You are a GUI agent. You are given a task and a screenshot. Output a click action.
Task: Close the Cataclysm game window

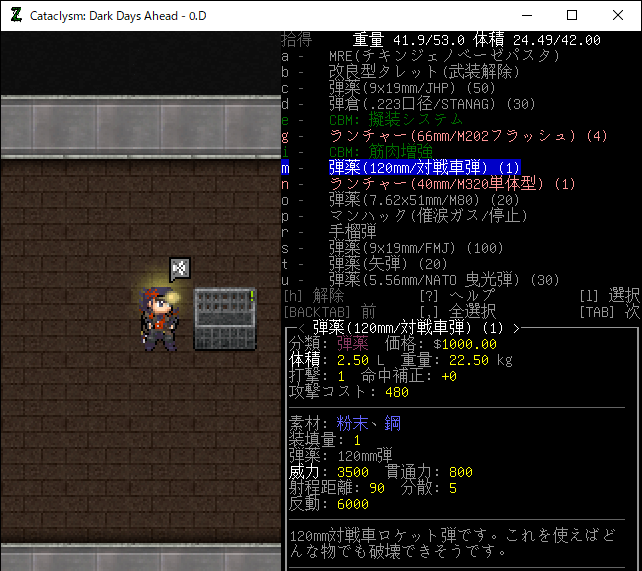(618, 15)
